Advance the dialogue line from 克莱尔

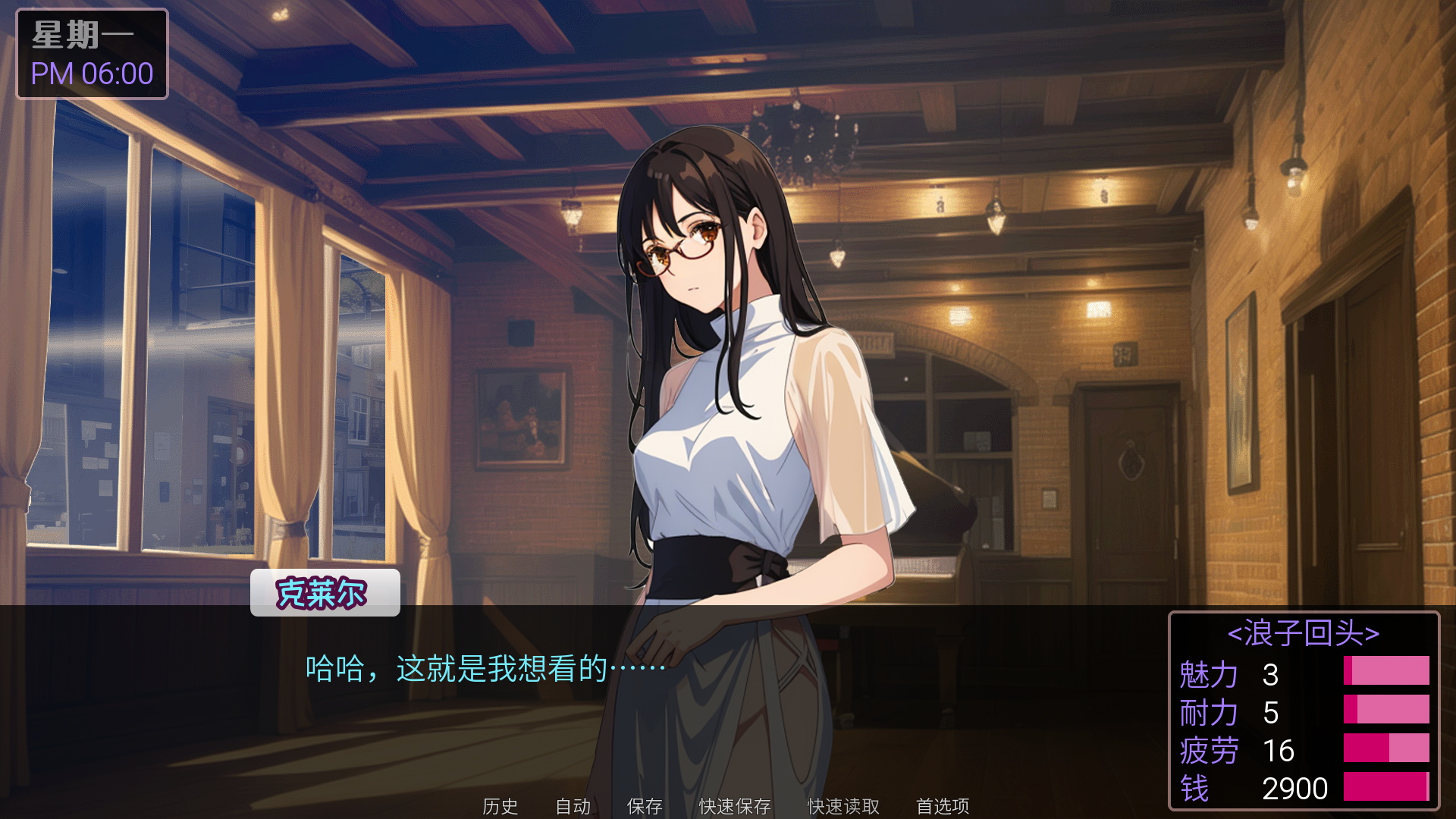click(485, 669)
